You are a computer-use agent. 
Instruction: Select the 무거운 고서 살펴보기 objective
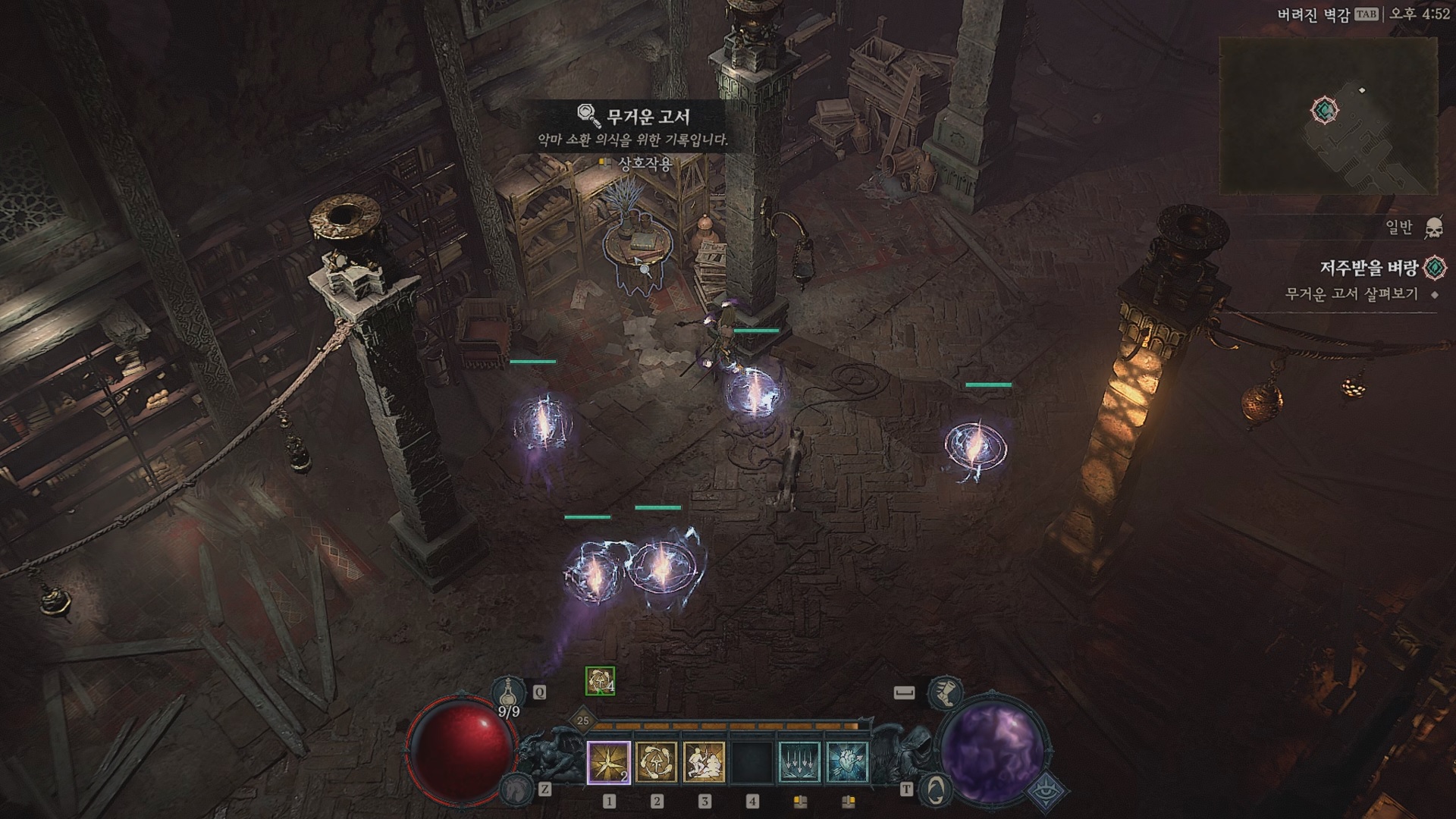point(1351,294)
